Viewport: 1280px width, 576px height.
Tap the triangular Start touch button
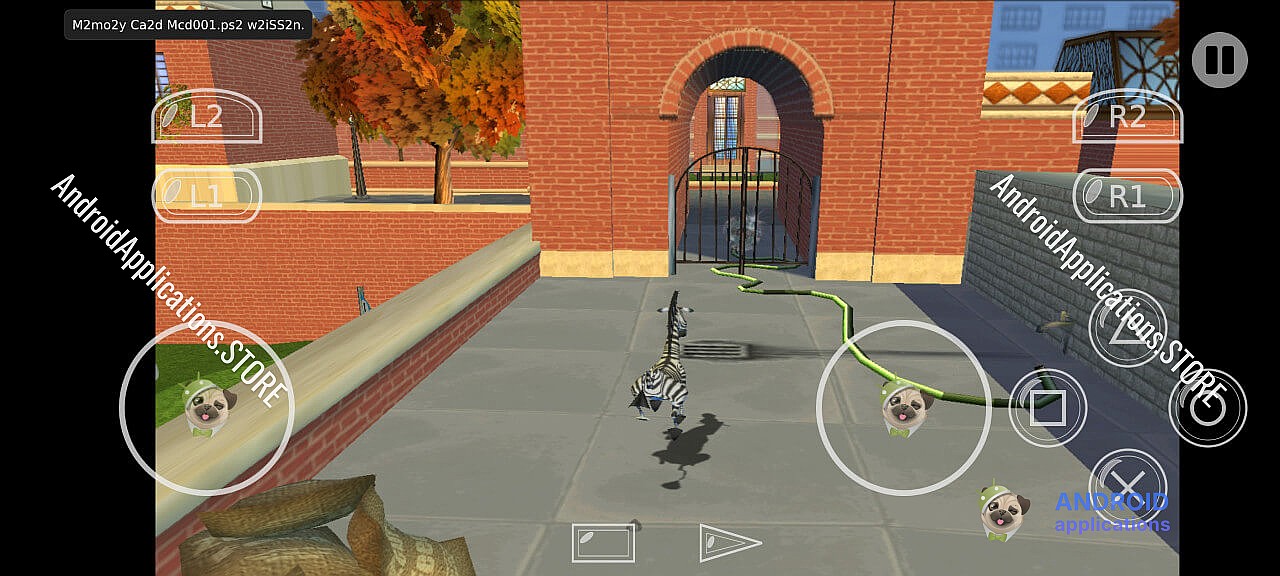[728, 542]
